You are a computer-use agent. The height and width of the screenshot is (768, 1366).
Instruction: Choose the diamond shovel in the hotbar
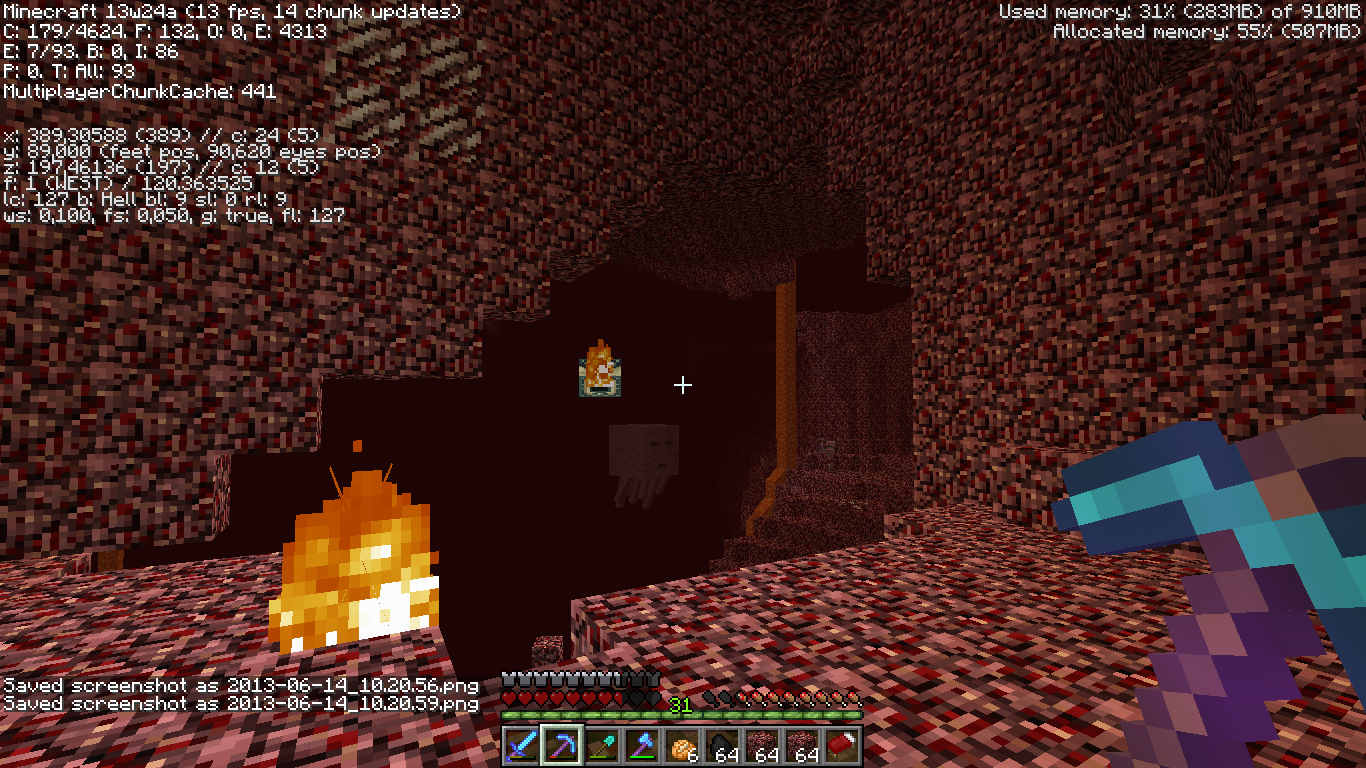pyautogui.click(x=602, y=746)
